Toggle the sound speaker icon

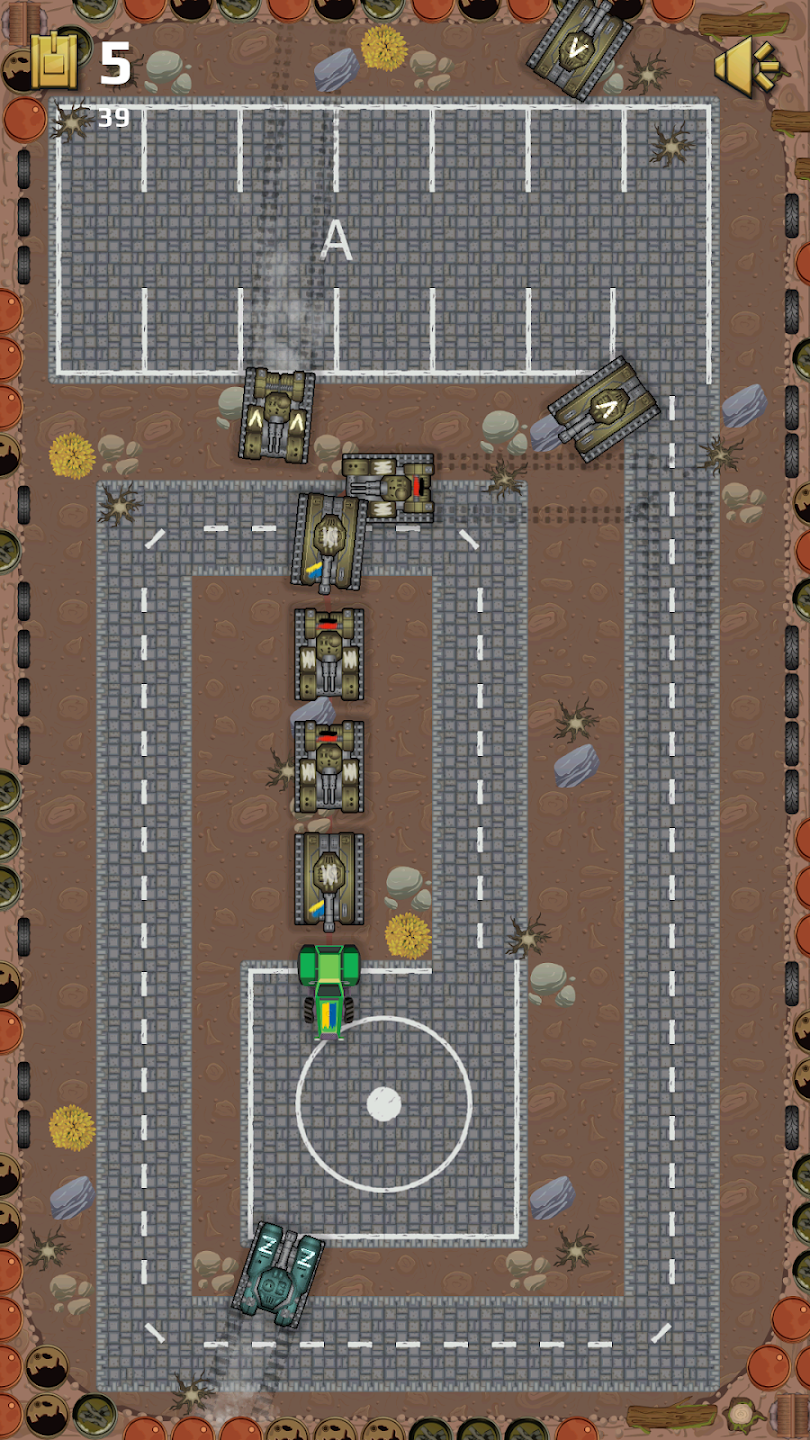[x=745, y=65]
